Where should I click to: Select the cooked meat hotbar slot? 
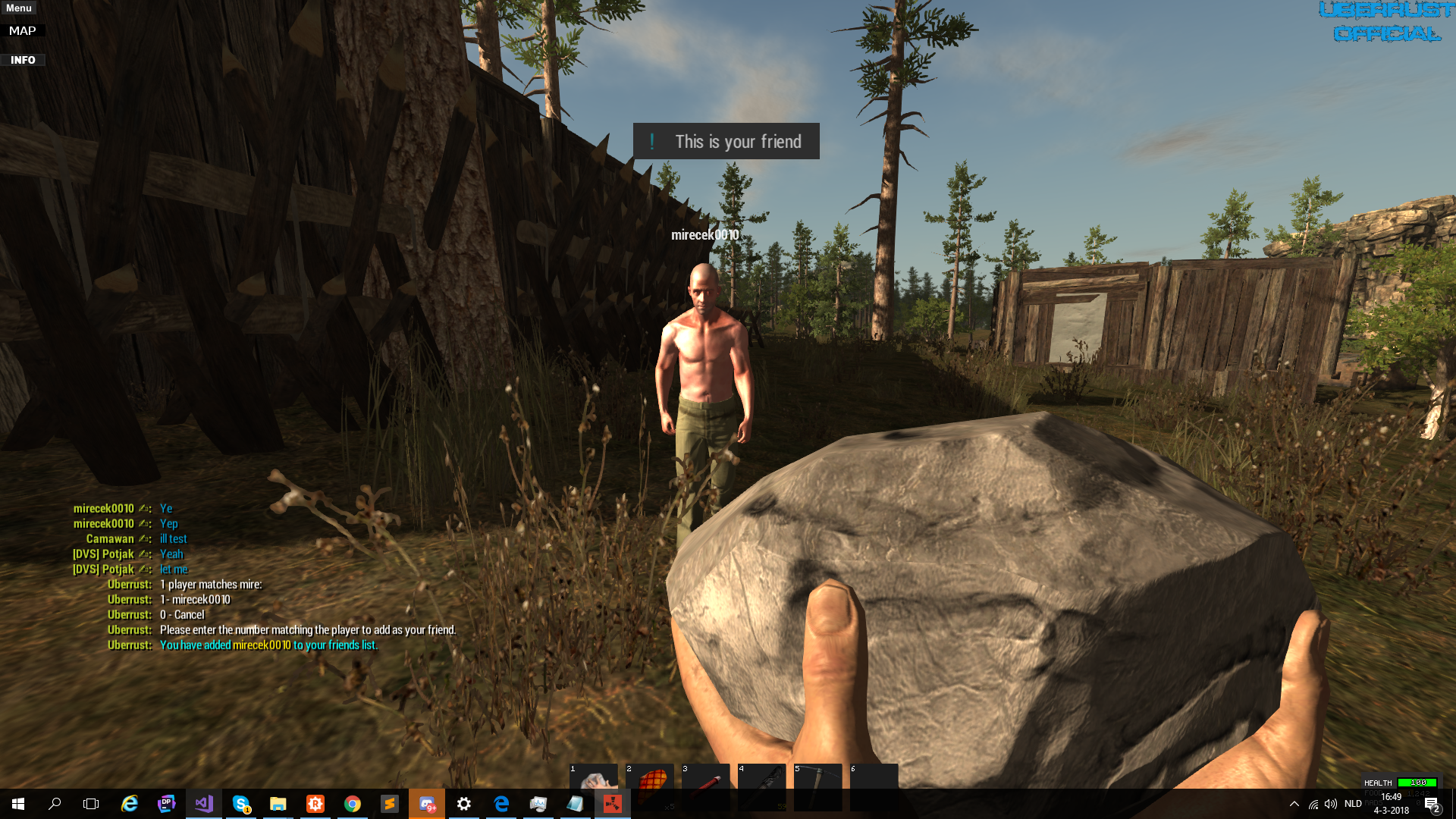click(650, 780)
